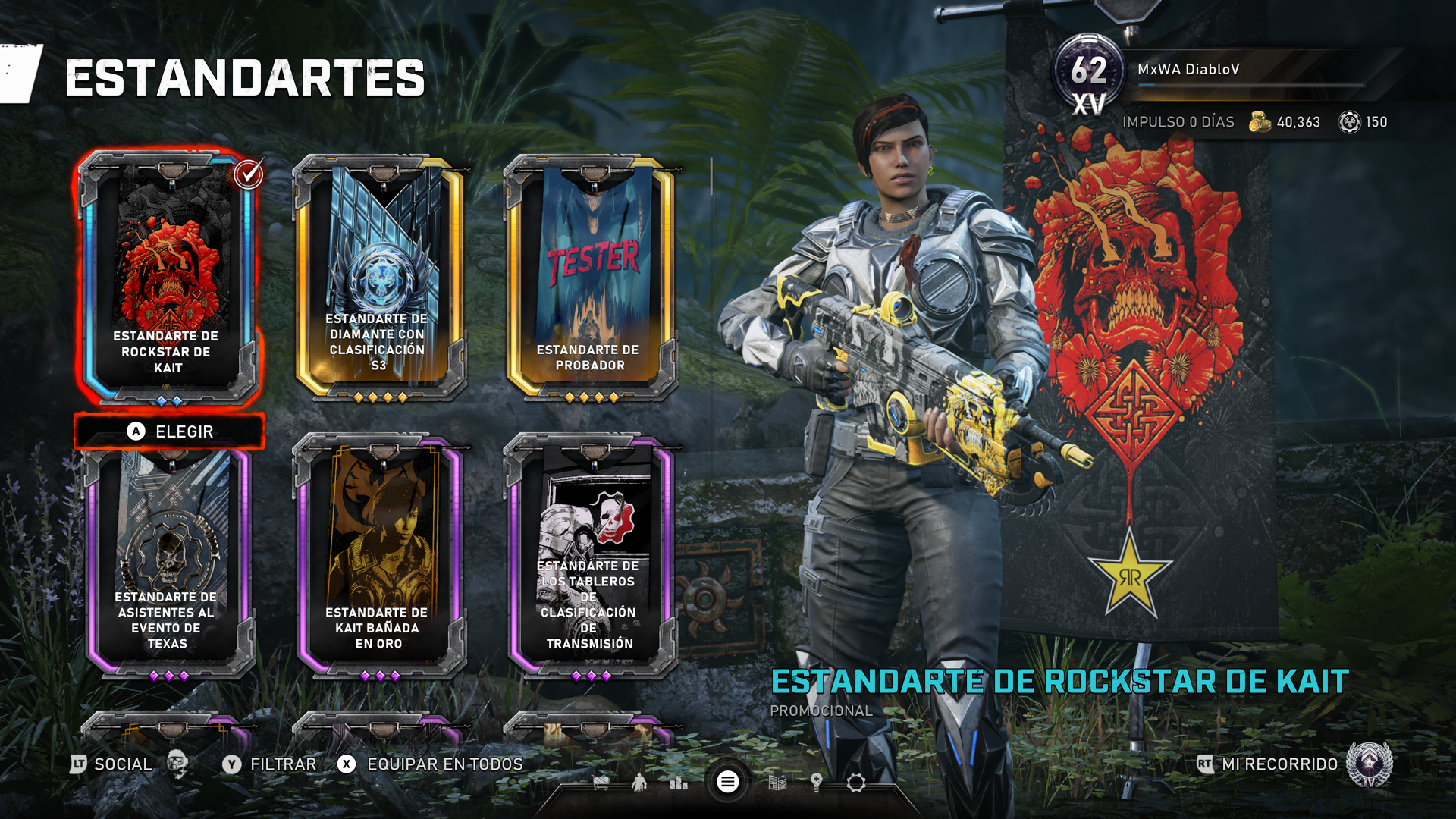This screenshot has width=1456, height=819.
Task: Pick the Estandarte de Probador (Tester) card
Action: click(x=590, y=277)
